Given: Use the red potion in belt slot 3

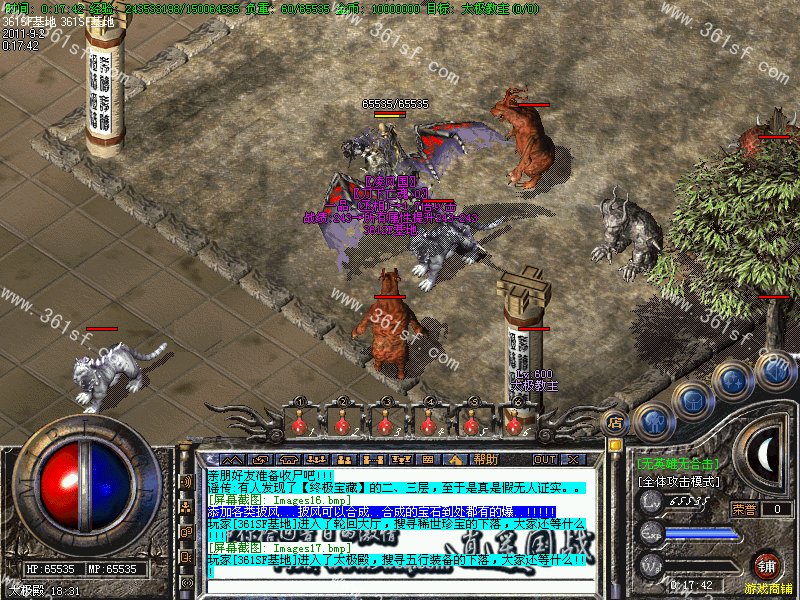Looking at the screenshot, I should (385, 422).
